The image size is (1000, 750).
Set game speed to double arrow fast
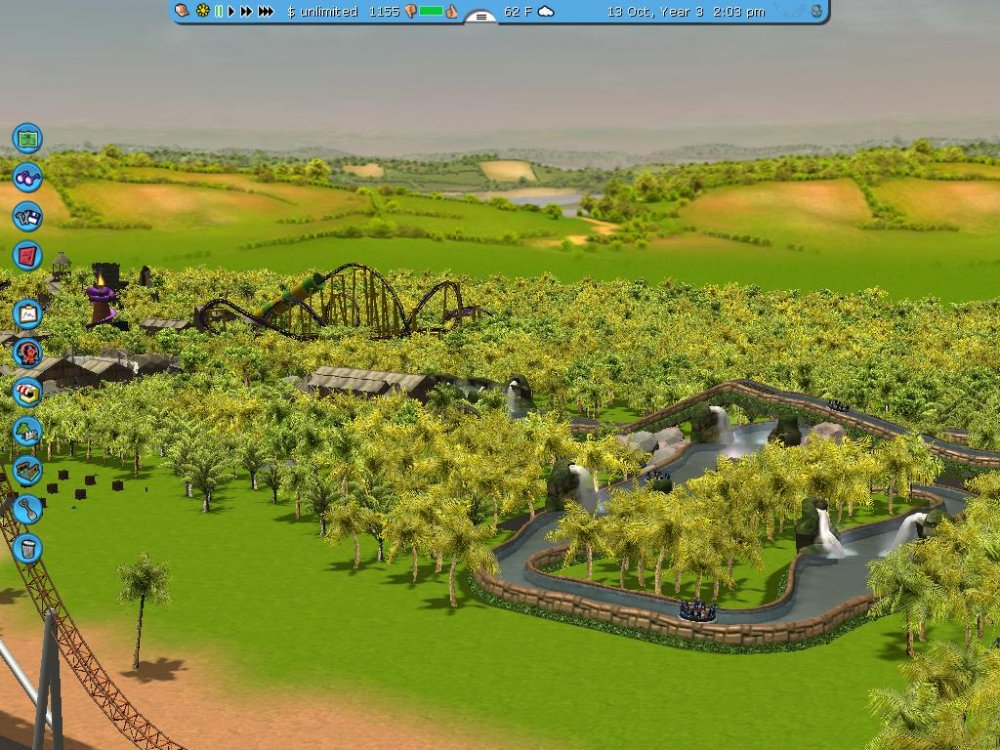247,12
